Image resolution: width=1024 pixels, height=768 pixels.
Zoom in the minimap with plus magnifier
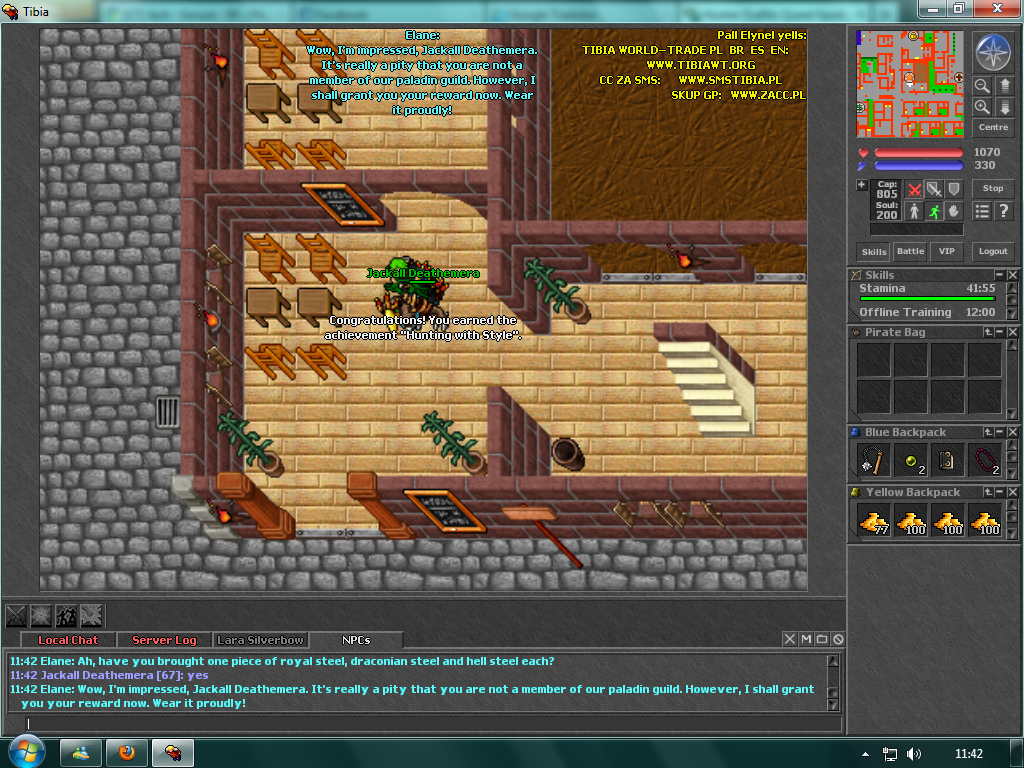click(x=983, y=106)
